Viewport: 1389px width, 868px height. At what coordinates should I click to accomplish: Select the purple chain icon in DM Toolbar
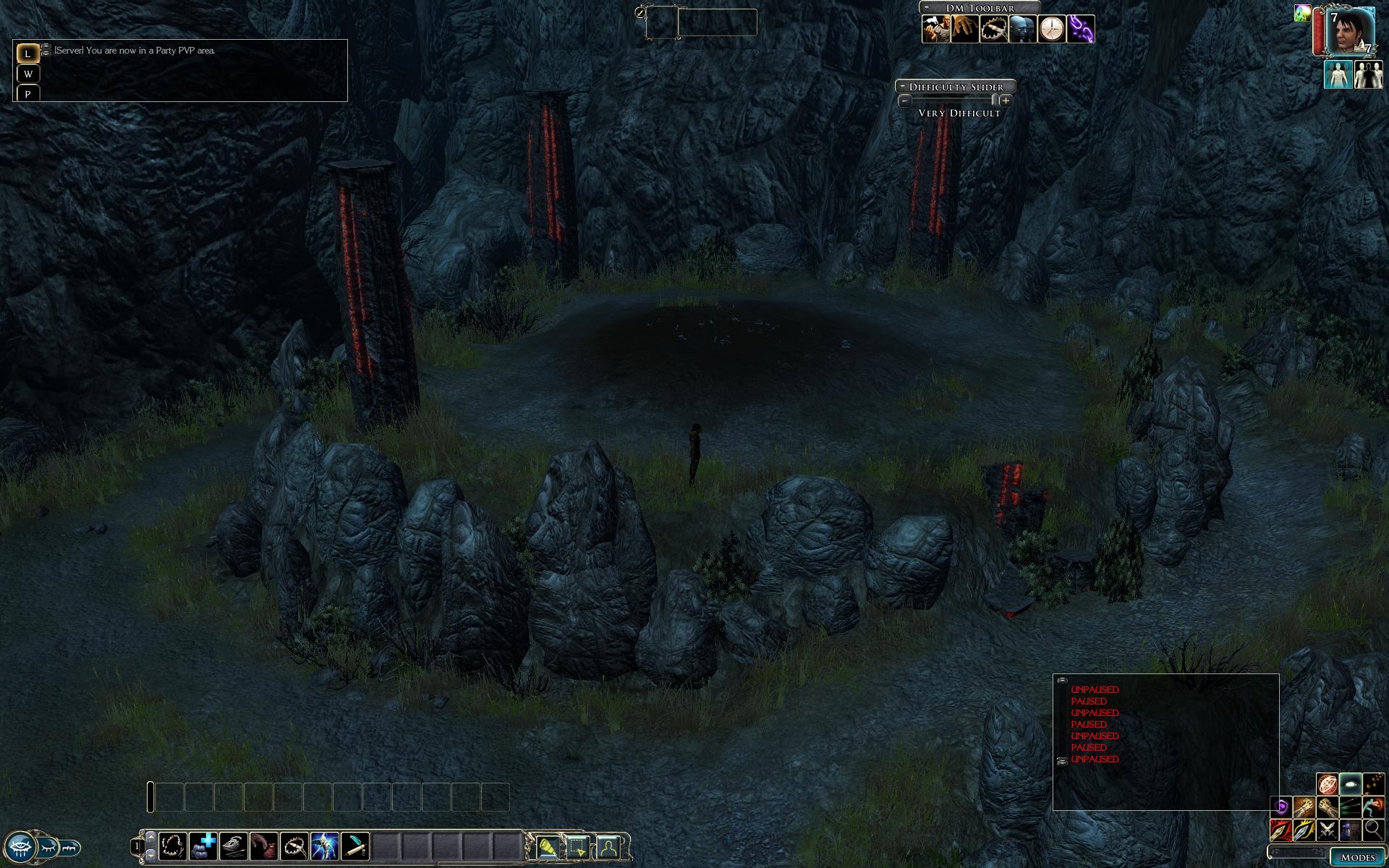click(x=1081, y=30)
